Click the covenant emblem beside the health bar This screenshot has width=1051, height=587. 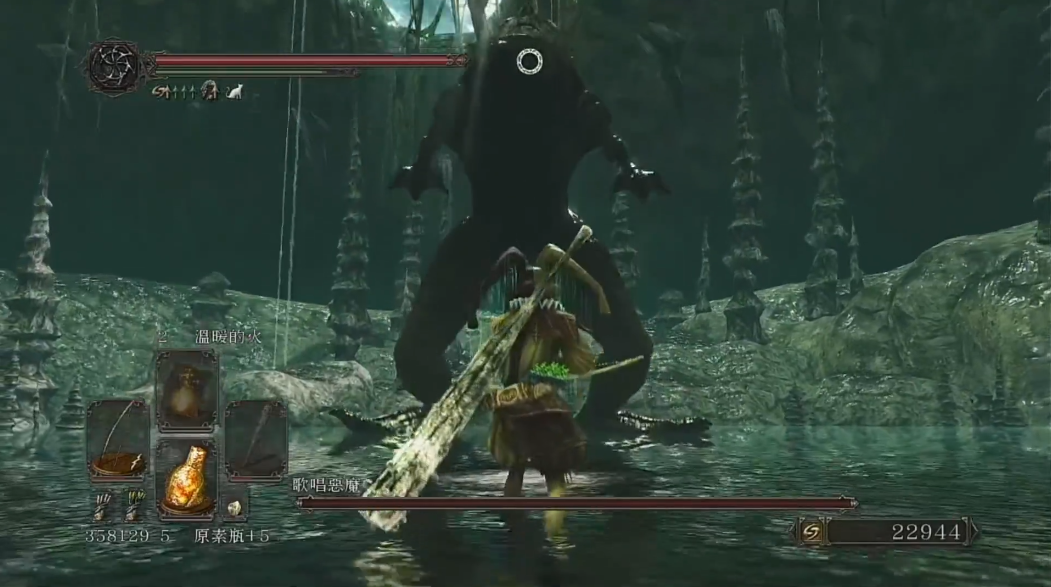pos(113,66)
